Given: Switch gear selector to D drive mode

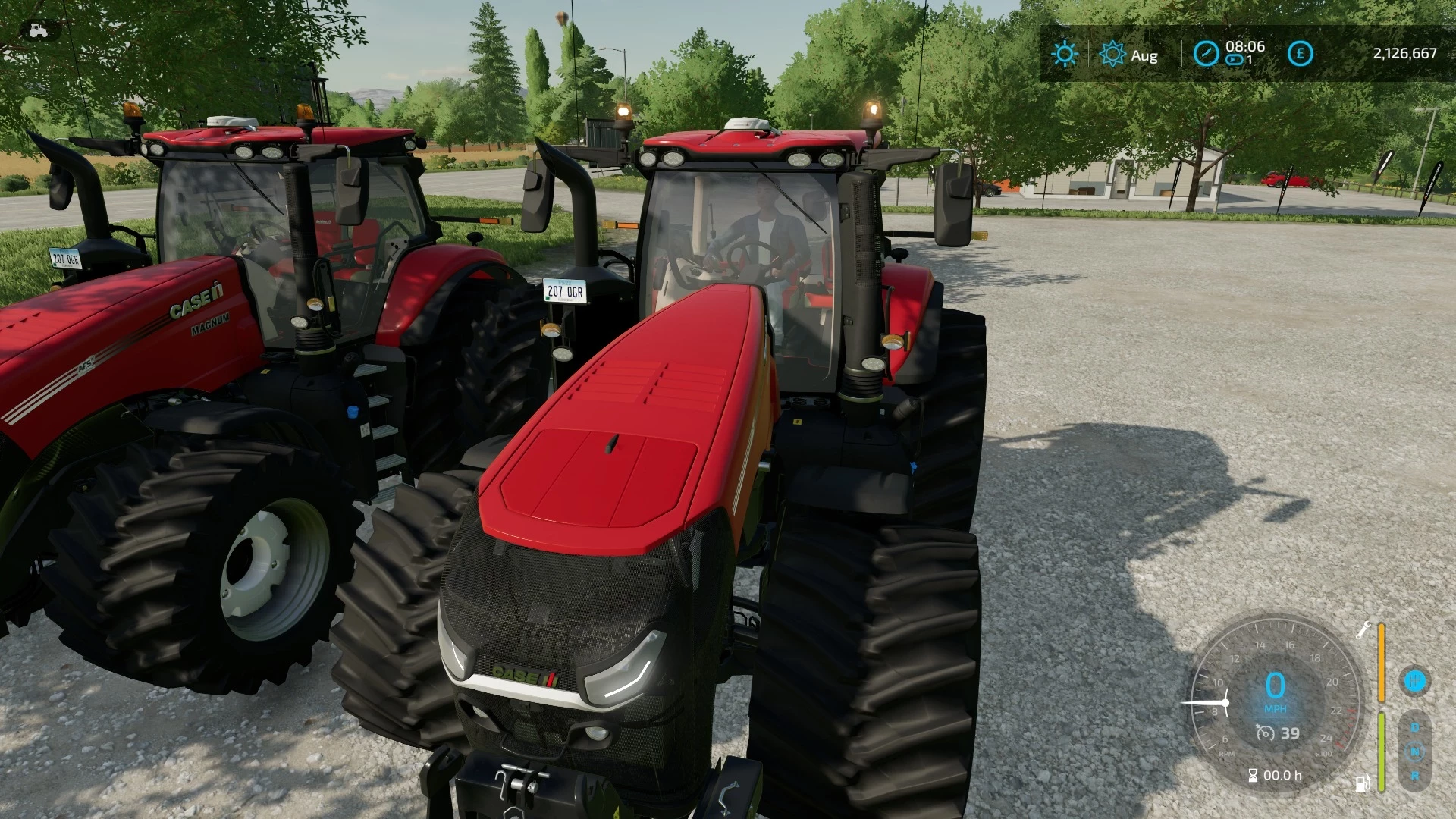Looking at the screenshot, I should pos(1415,726).
